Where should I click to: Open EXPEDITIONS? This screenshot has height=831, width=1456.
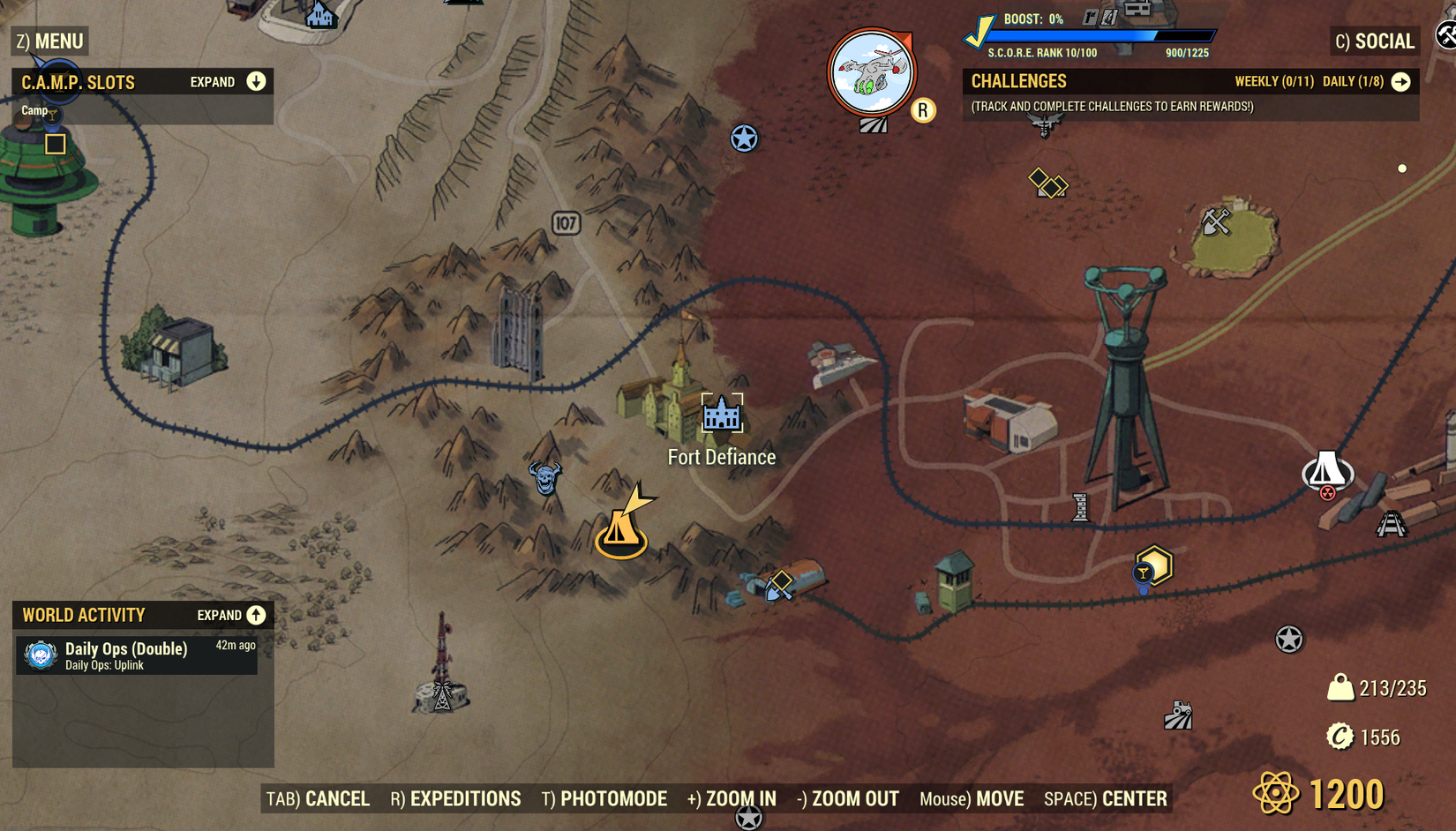(456, 798)
